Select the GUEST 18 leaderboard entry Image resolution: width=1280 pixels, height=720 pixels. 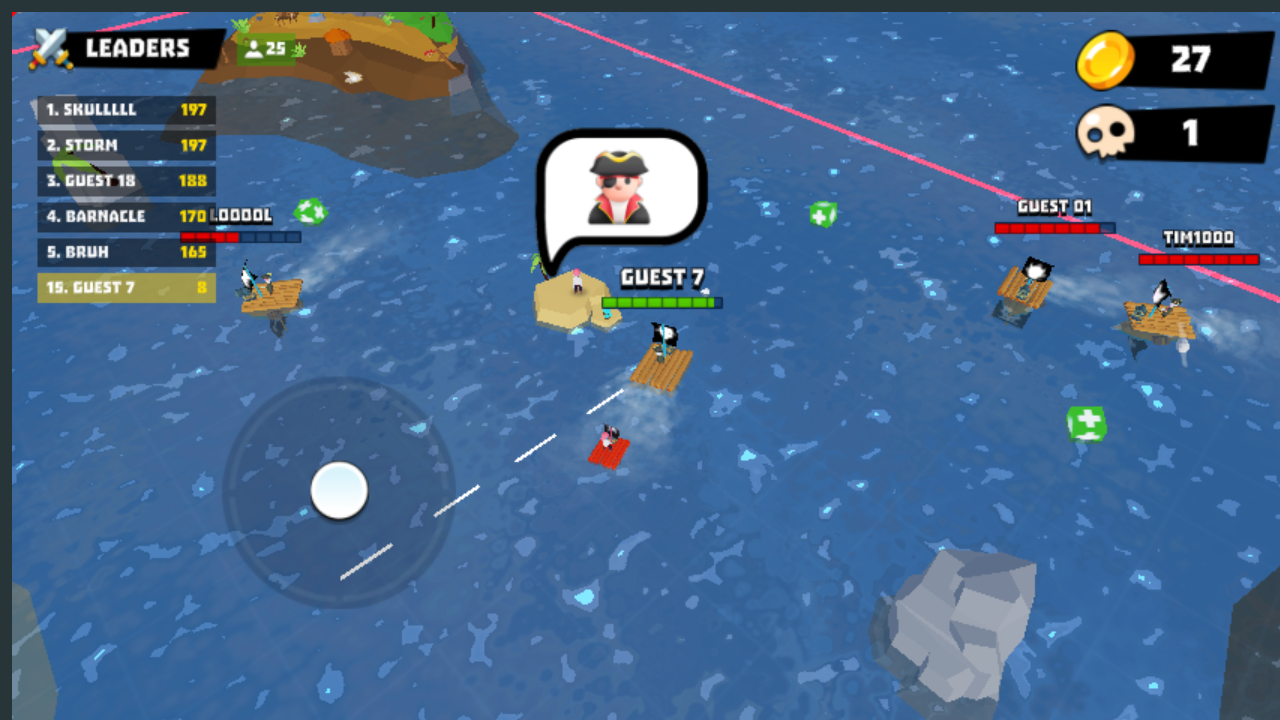(x=126, y=181)
